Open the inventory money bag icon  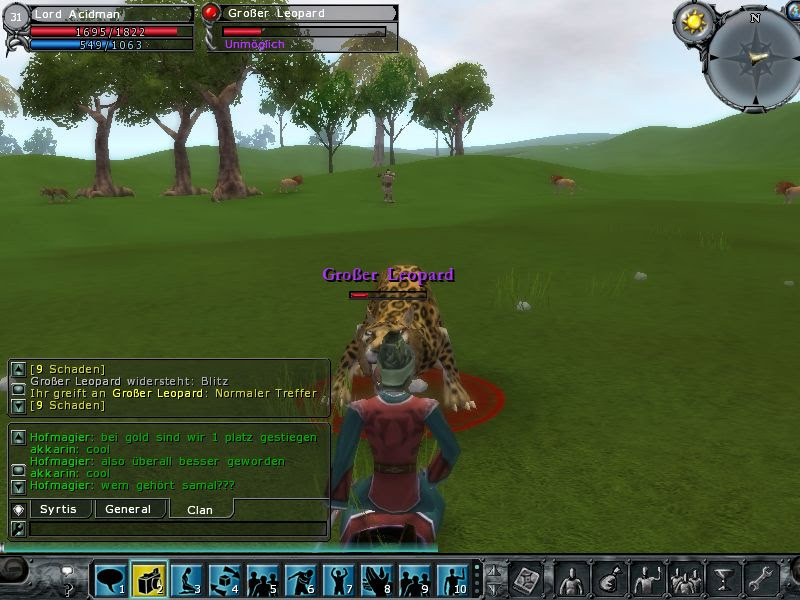pyautogui.click(x=609, y=578)
